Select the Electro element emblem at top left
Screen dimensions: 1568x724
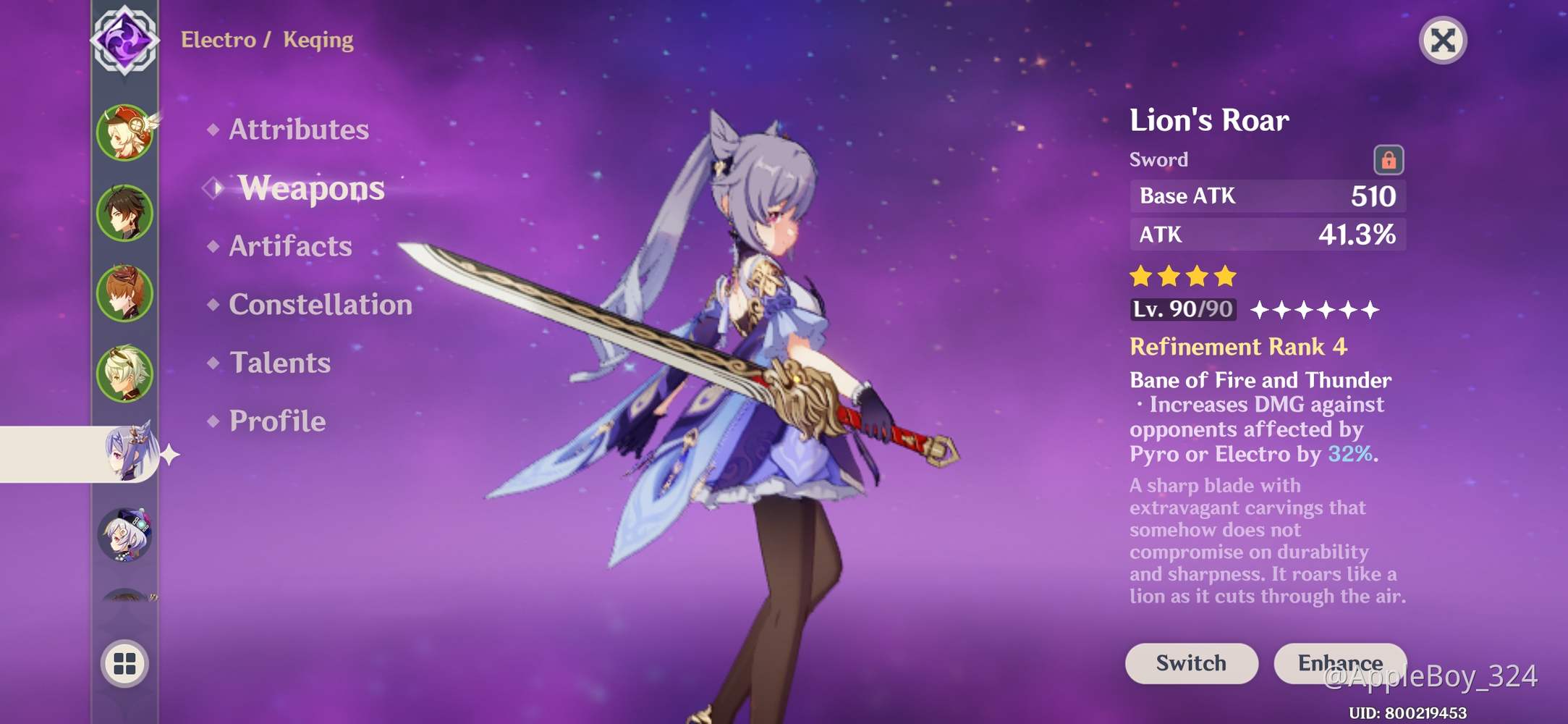tap(124, 41)
